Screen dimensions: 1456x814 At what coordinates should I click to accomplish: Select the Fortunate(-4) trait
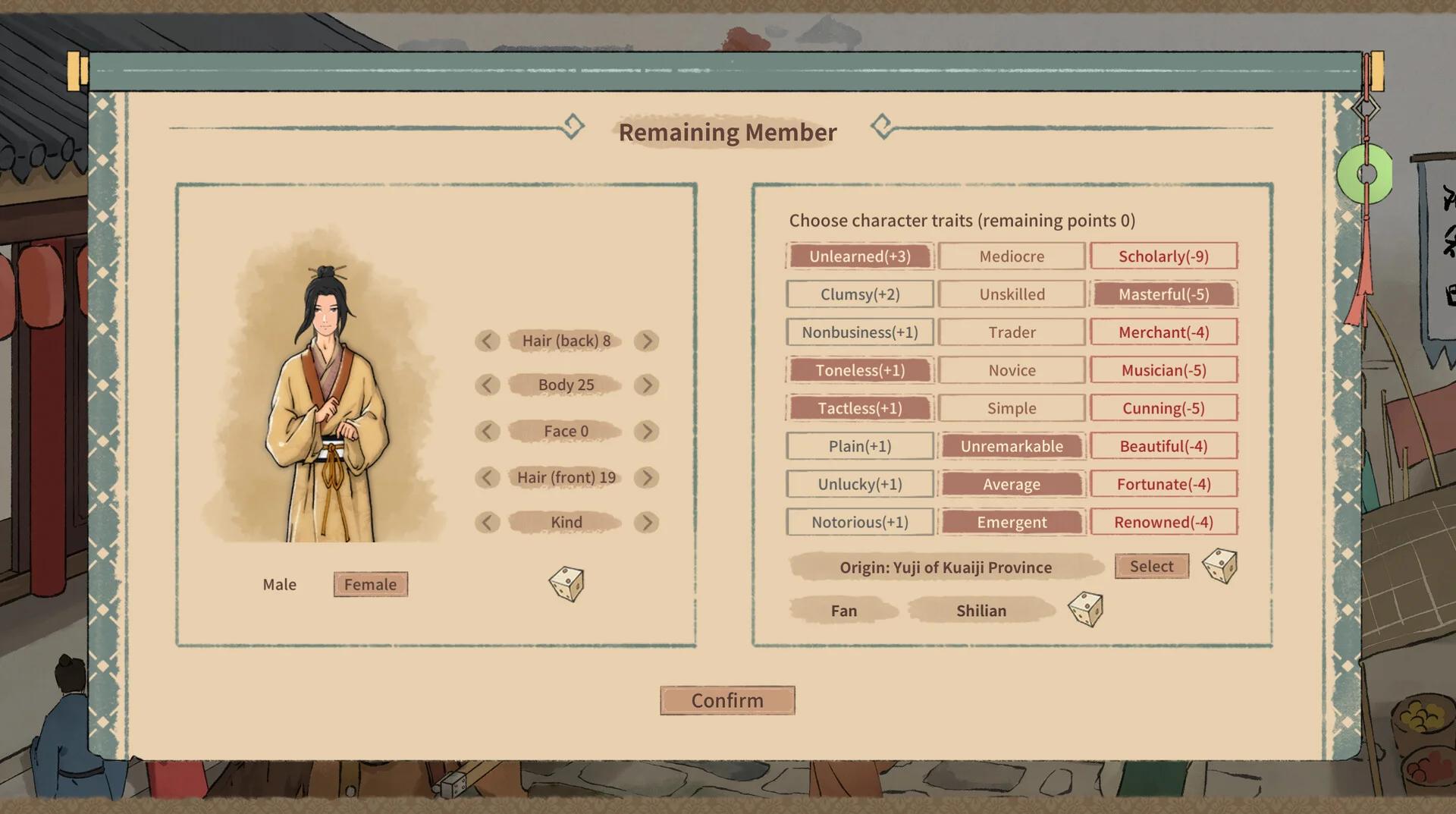tap(1163, 484)
